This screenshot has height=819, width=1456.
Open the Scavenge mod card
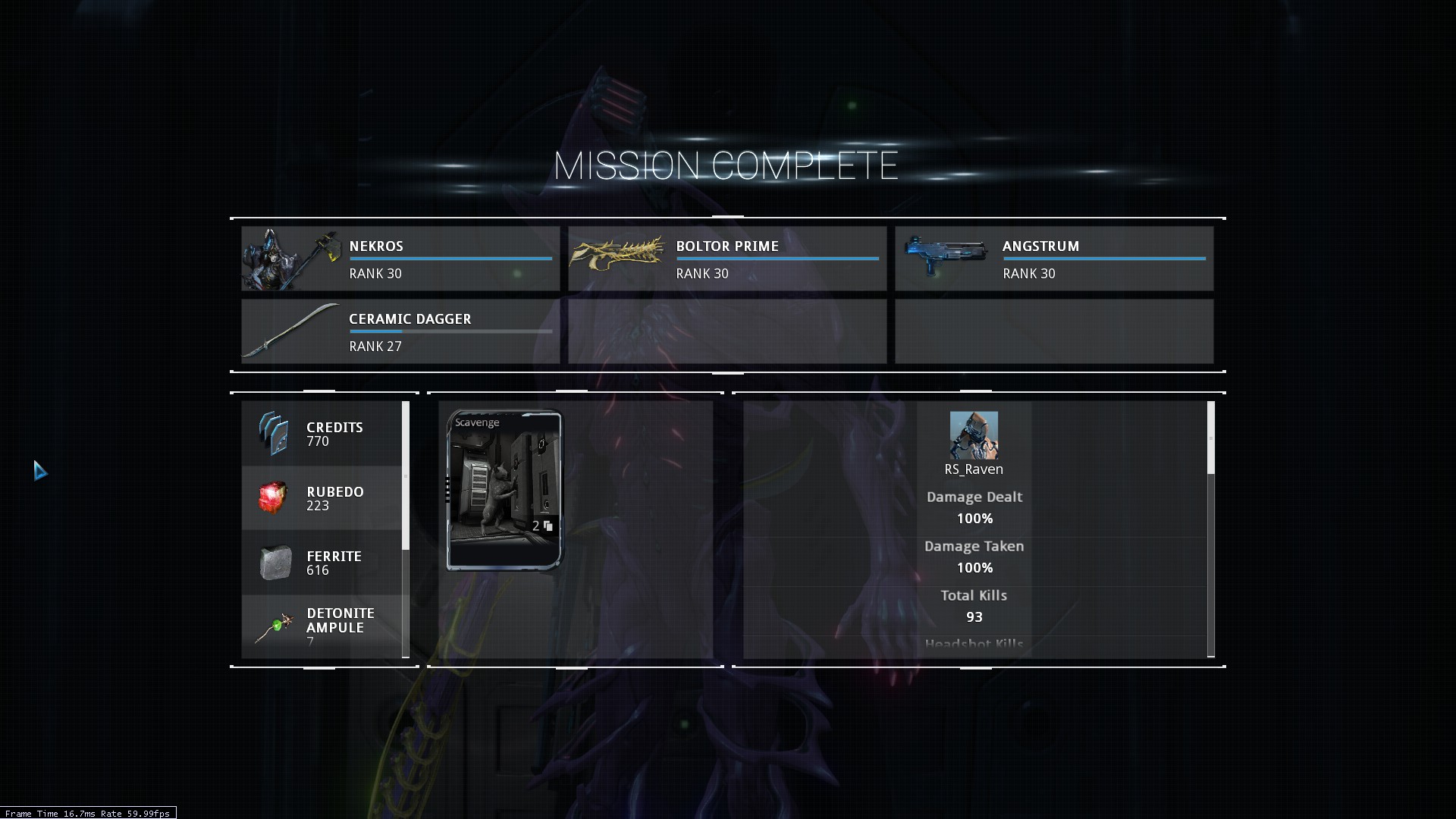click(505, 490)
